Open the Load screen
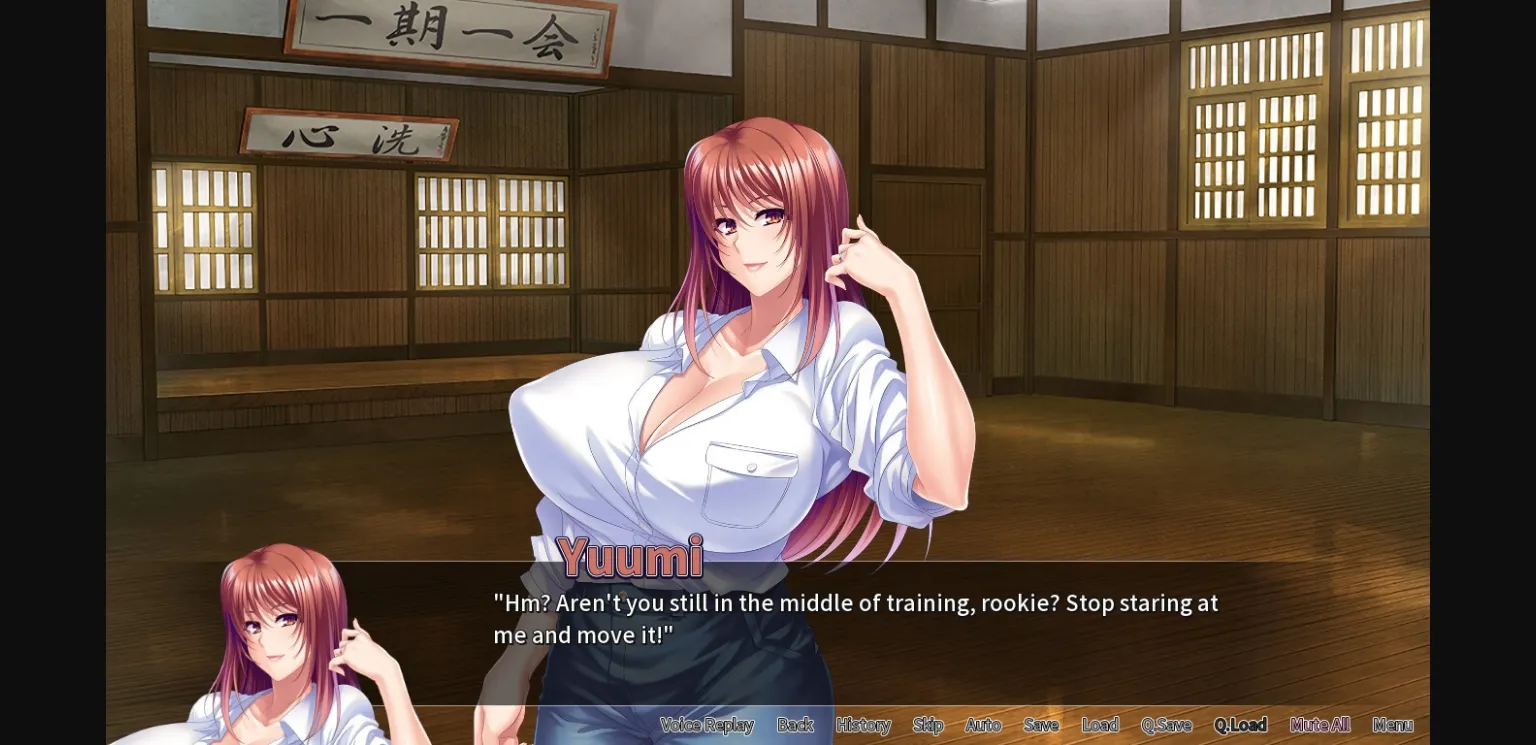 tap(1100, 725)
